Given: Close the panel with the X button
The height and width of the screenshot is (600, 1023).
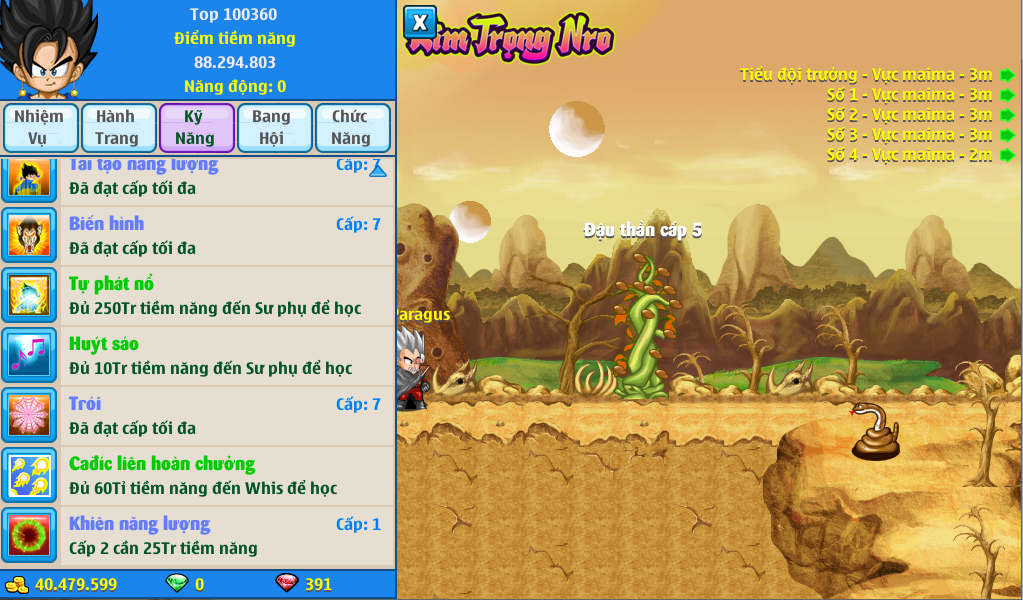Looking at the screenshot, I should (420, 22).
